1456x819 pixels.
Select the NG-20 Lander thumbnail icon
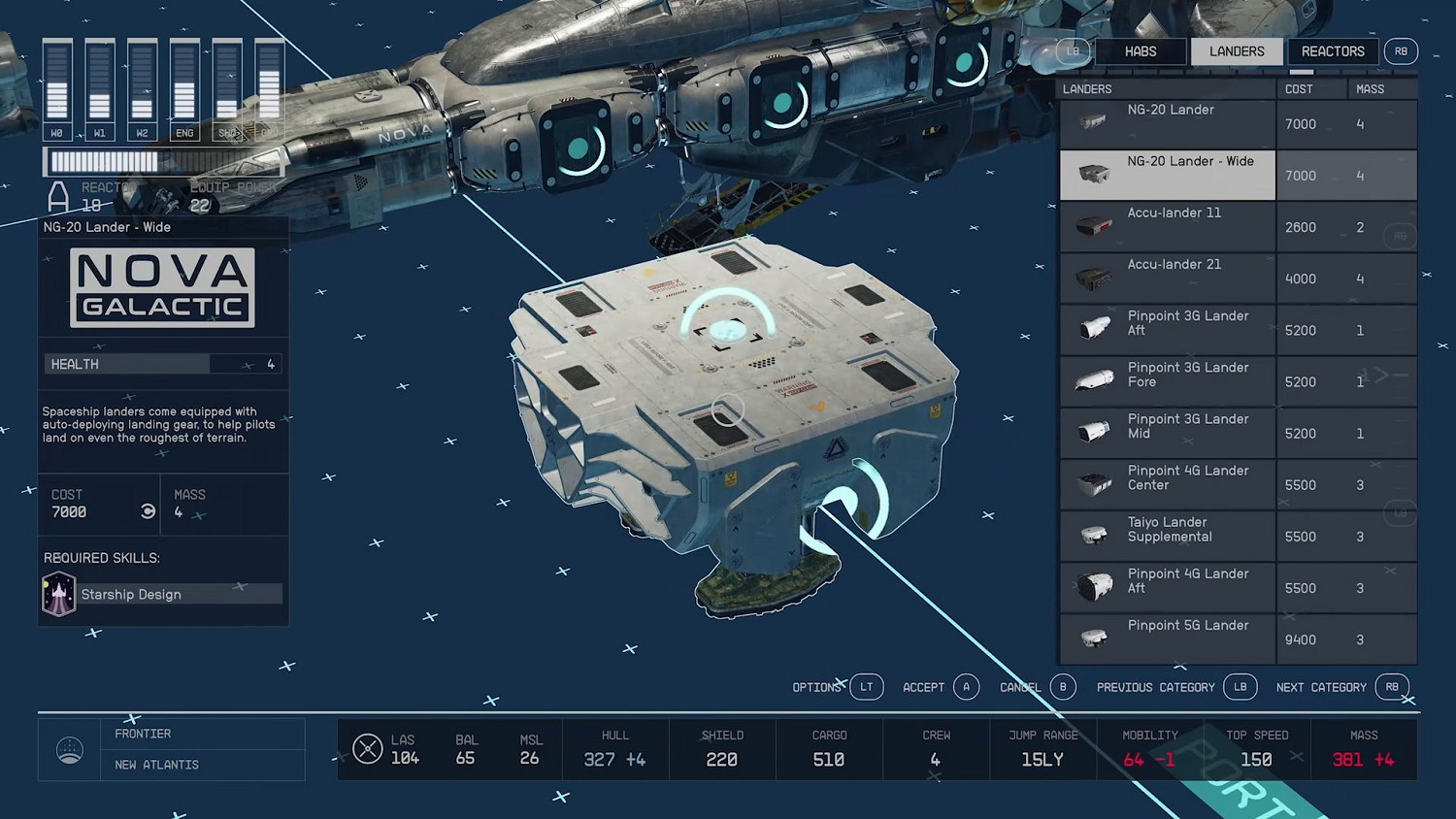point(1093,122)
